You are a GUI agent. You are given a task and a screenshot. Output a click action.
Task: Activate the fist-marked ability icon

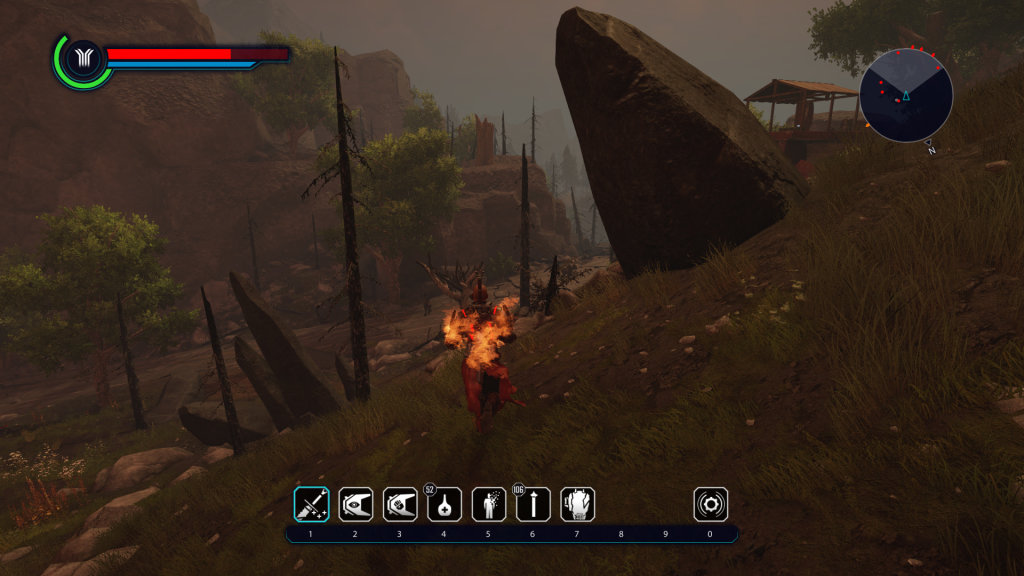click(x=400, y=504)
